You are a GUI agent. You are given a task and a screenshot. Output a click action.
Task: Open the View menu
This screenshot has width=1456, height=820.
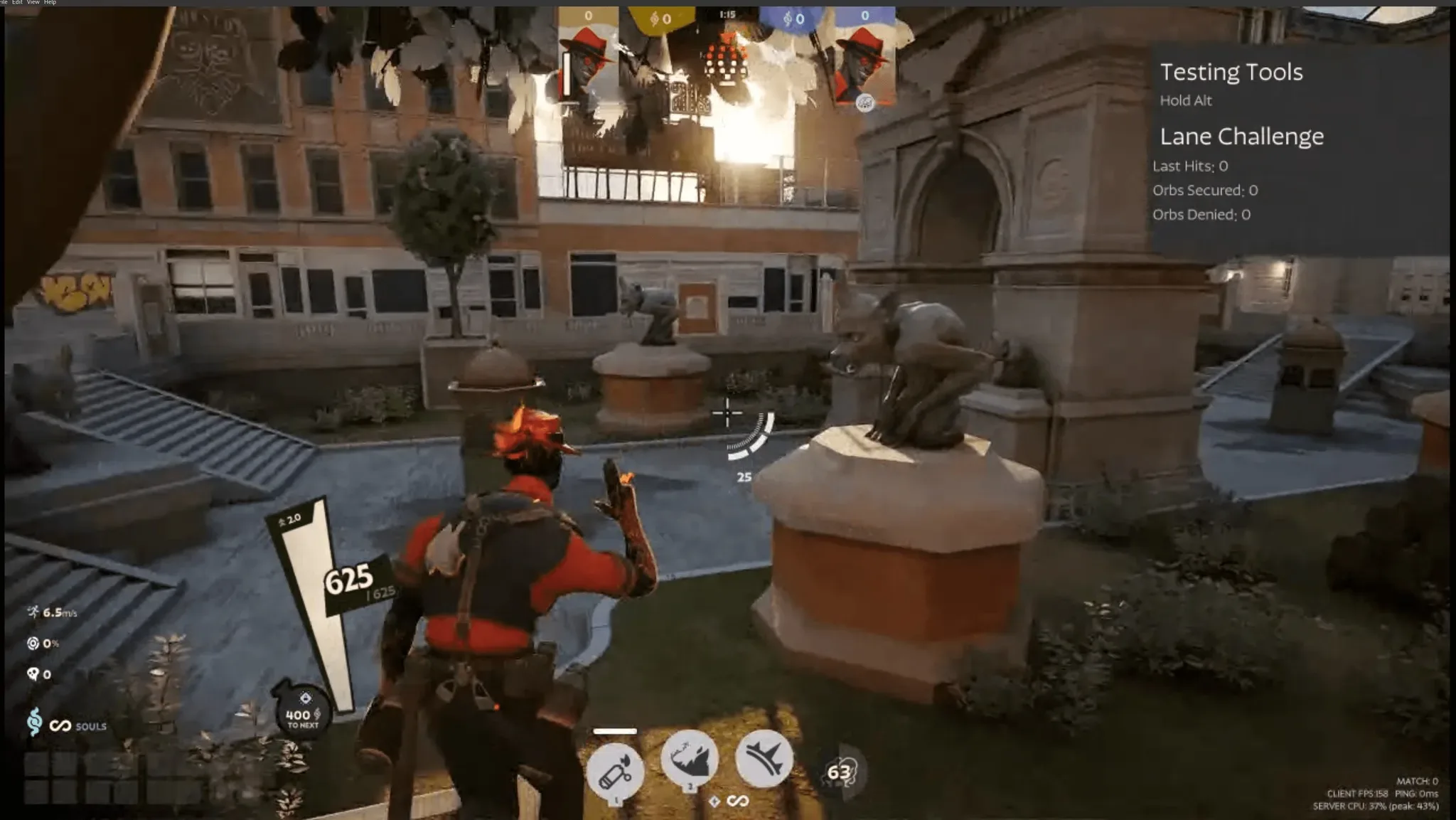[34, 2]
